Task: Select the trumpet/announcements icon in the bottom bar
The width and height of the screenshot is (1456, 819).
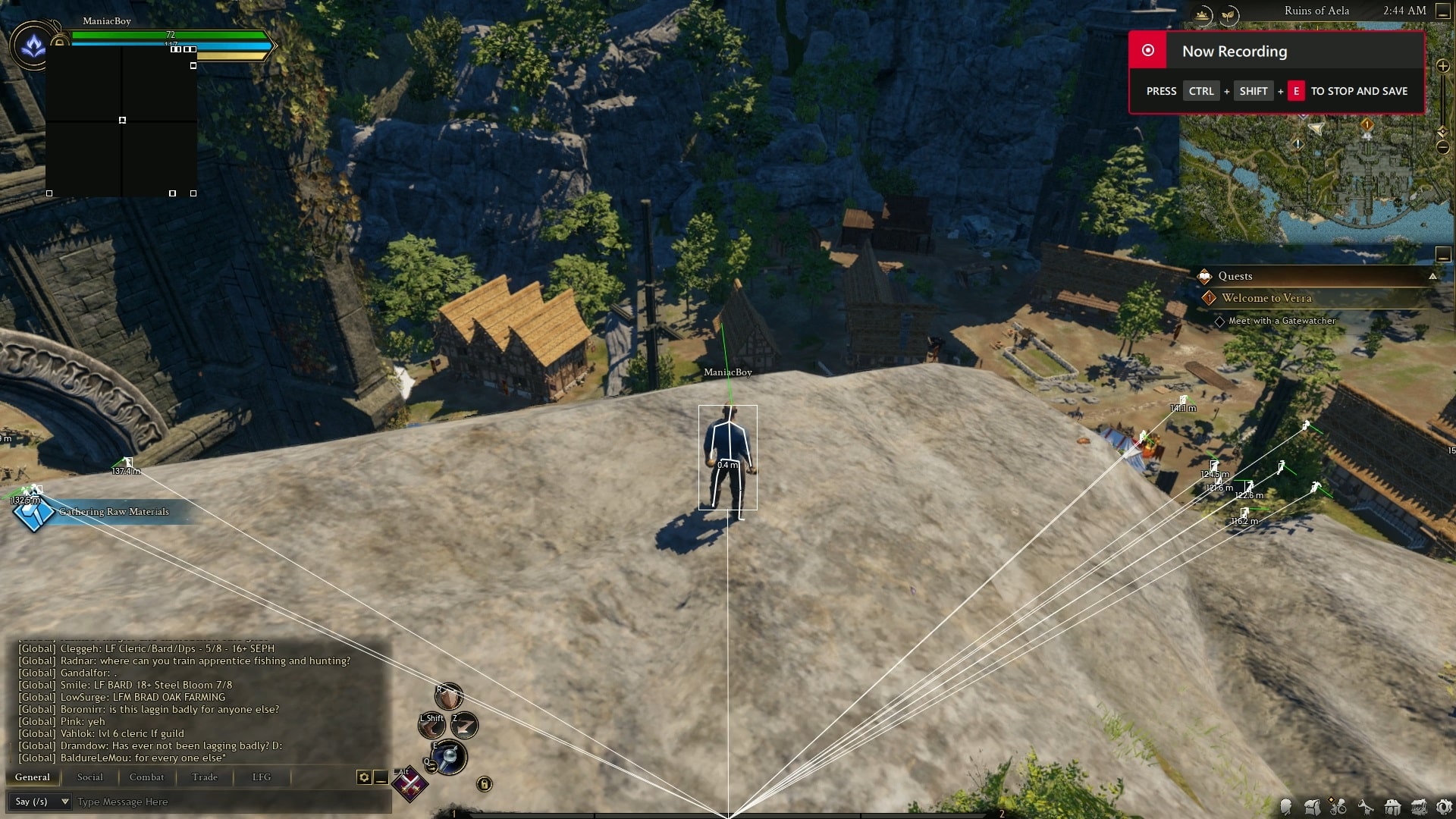Action: [1365, 806]
